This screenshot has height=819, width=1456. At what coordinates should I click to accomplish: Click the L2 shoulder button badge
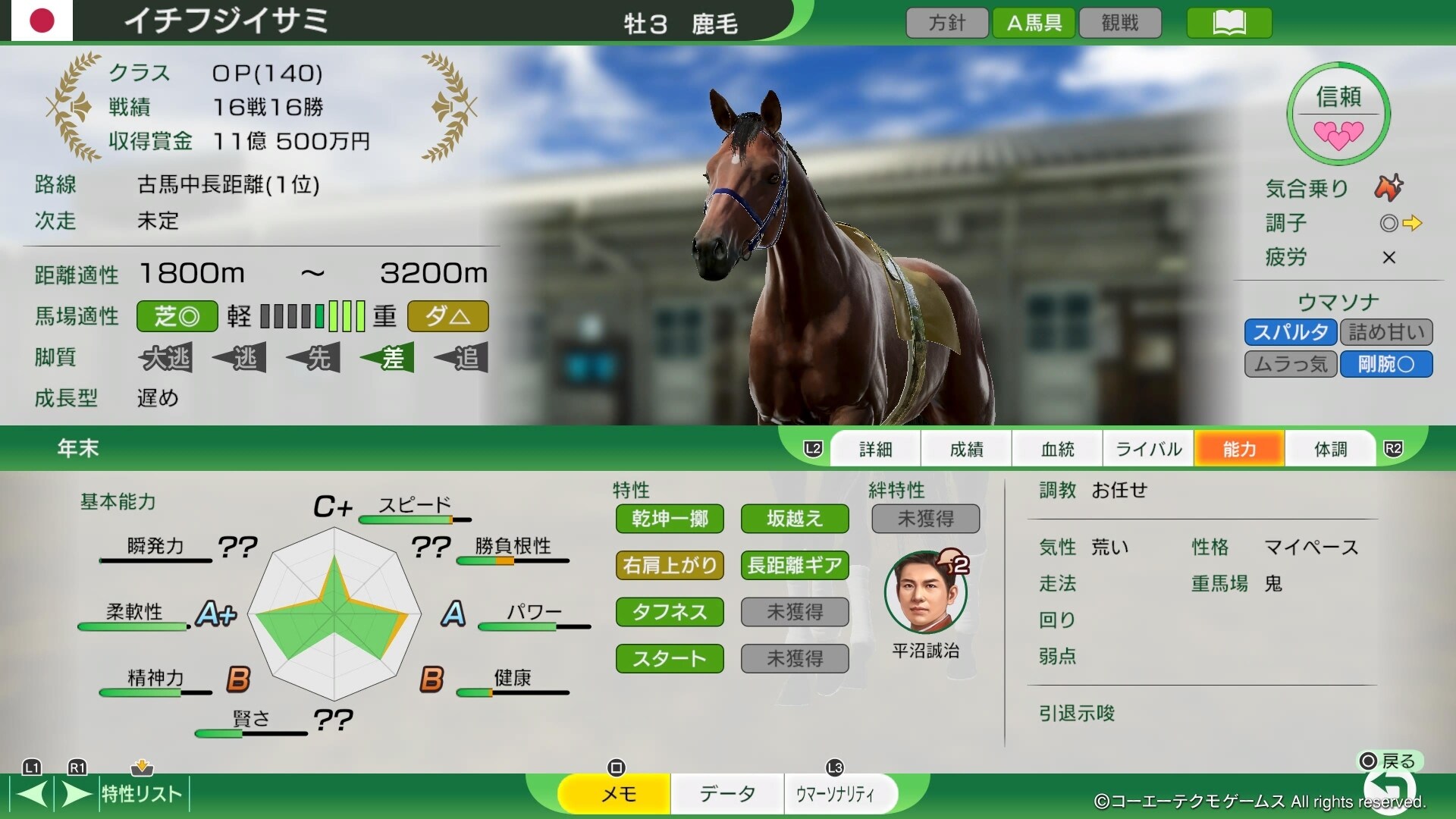[x=811, y=448]
